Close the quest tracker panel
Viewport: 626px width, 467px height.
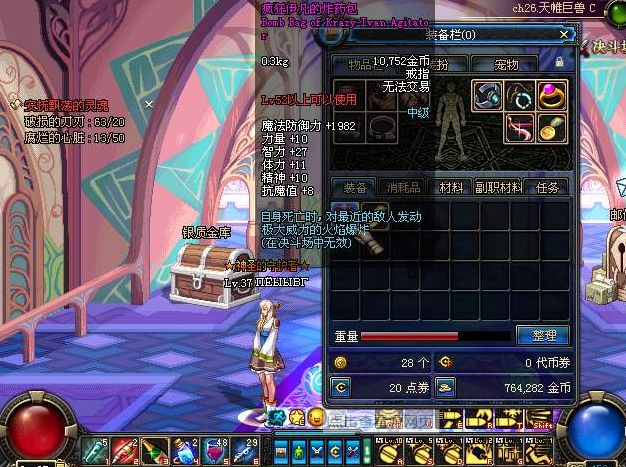pyautogui.click(x=149, y=103)
